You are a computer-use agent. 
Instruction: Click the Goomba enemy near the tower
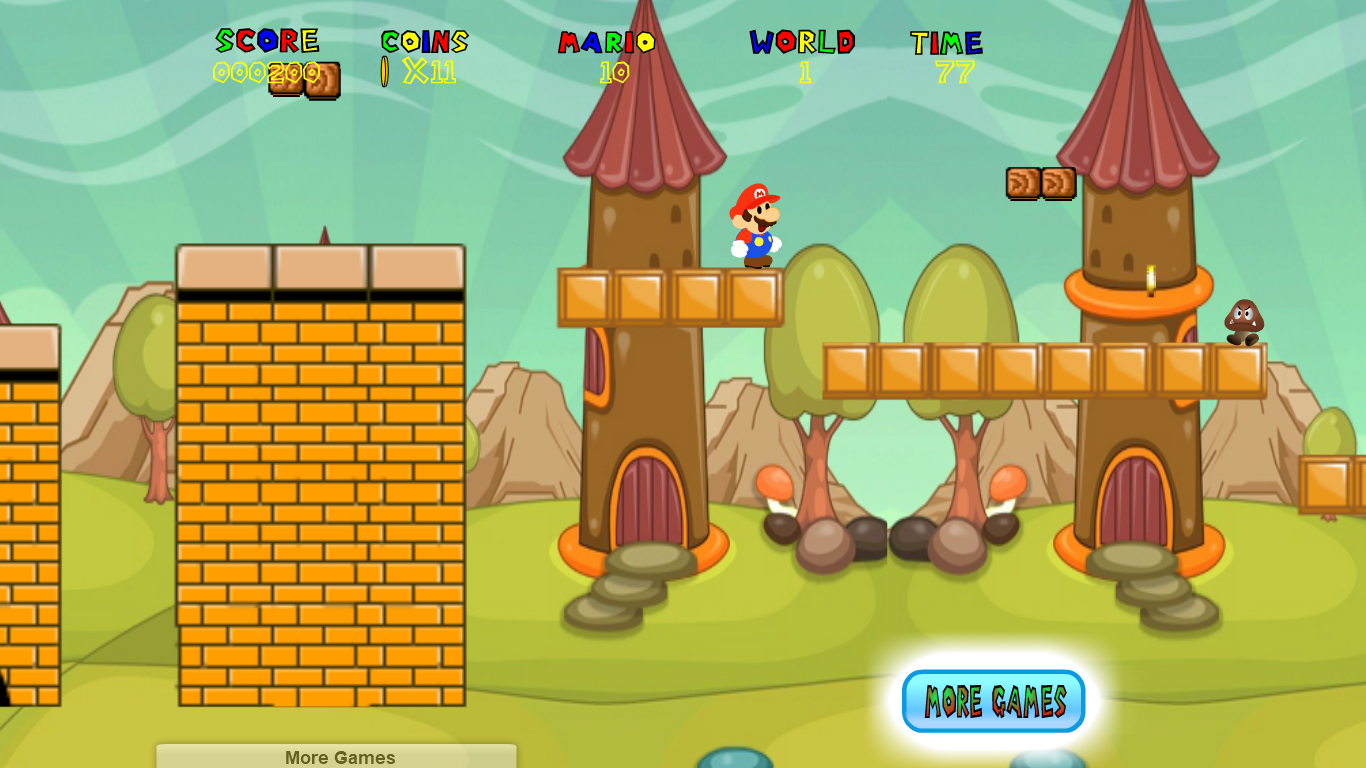coord(1243,322)
